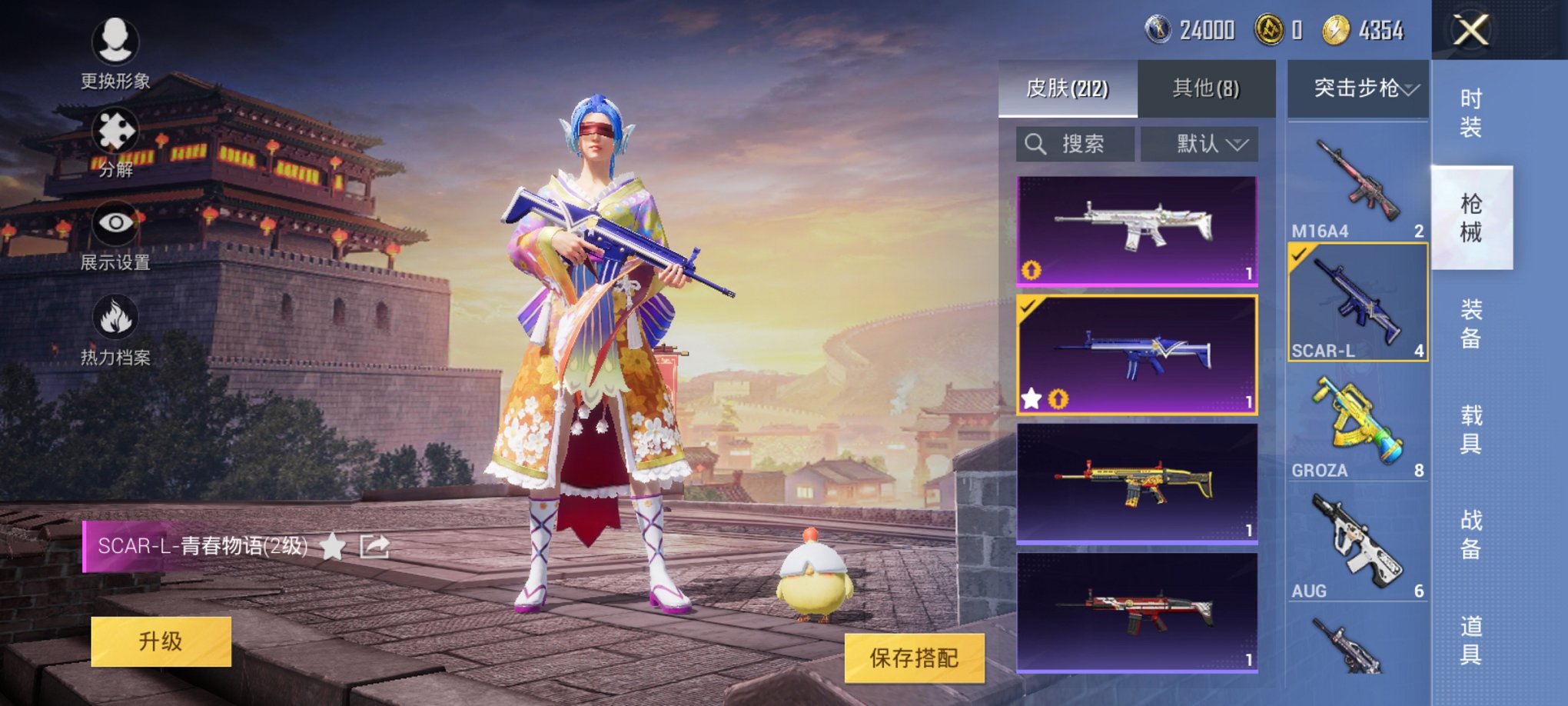
Task: Collapse the filter chevron beside 默认
Action: pyautogui.click(x=1236, y=145)
